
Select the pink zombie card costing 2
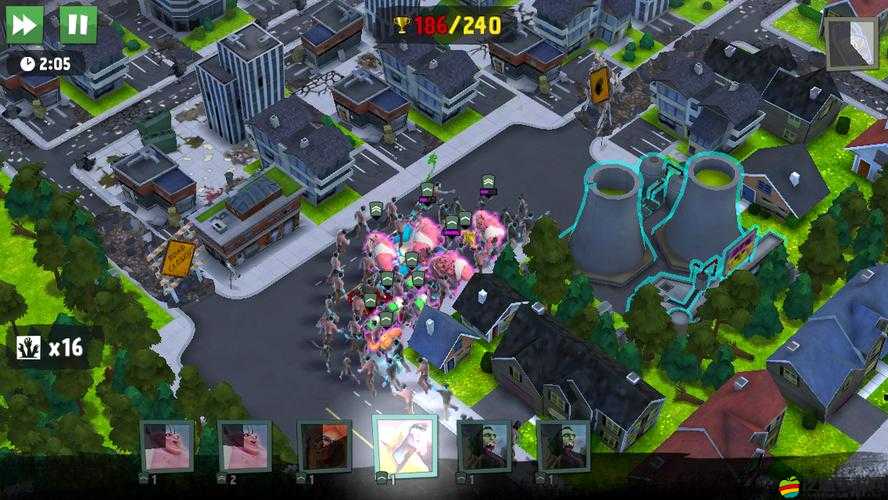point(245,446)
